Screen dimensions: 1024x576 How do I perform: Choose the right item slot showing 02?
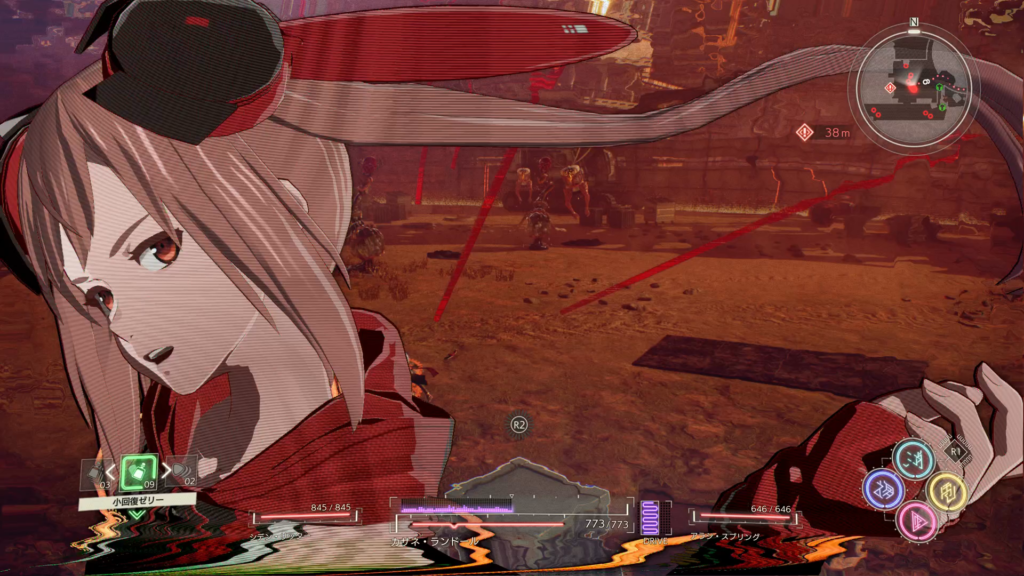(180, 470)
